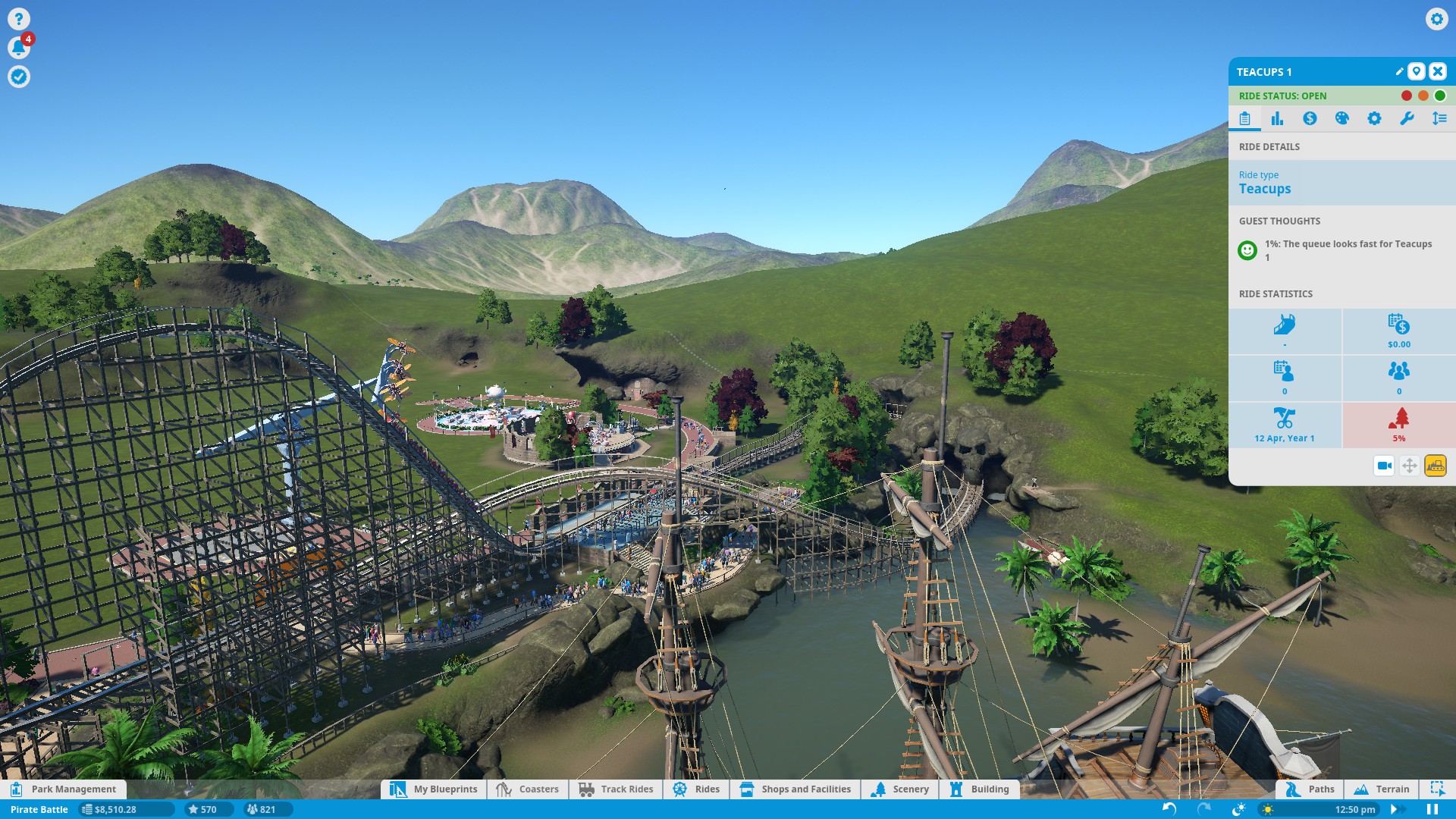Viewport: 1456px width, 819px height.
Task: Activate the ride camera view button
Action: [1384, 466]
